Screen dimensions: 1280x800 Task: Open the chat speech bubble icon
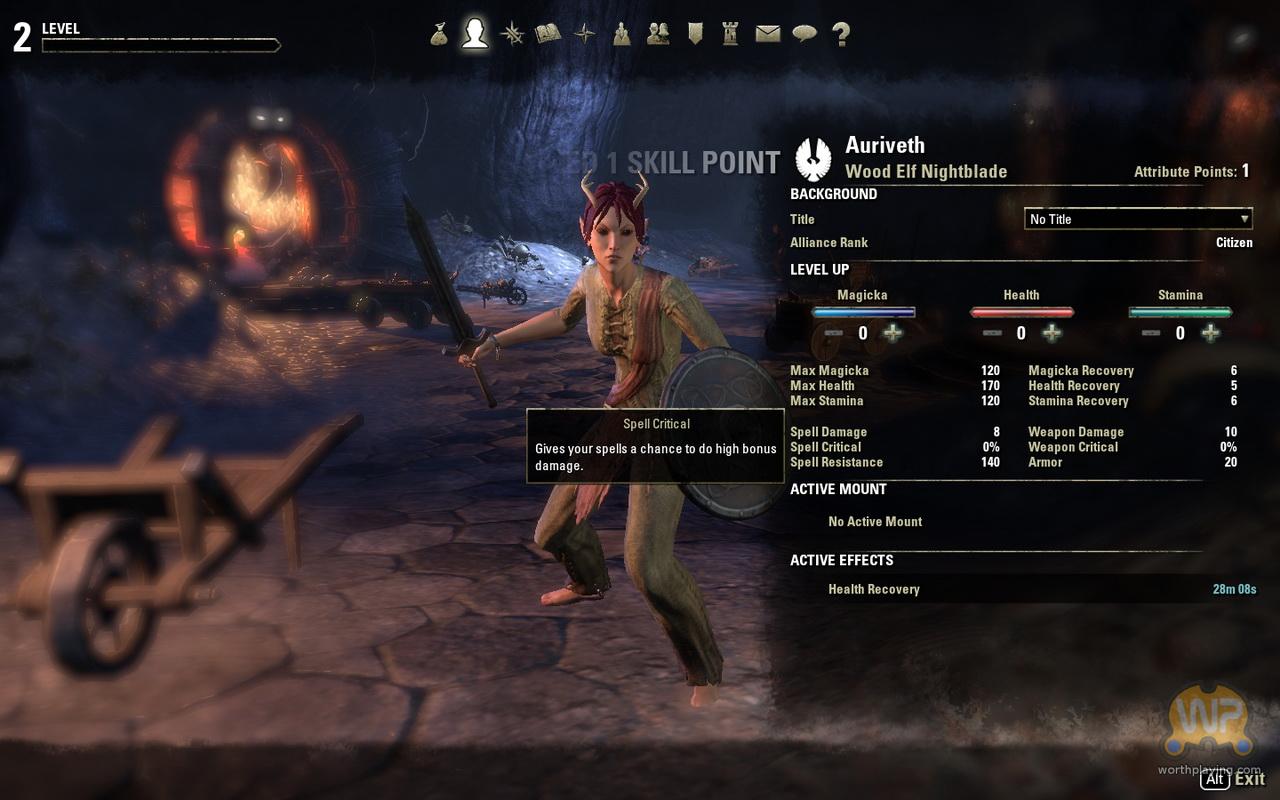click(x=804, y=34)
